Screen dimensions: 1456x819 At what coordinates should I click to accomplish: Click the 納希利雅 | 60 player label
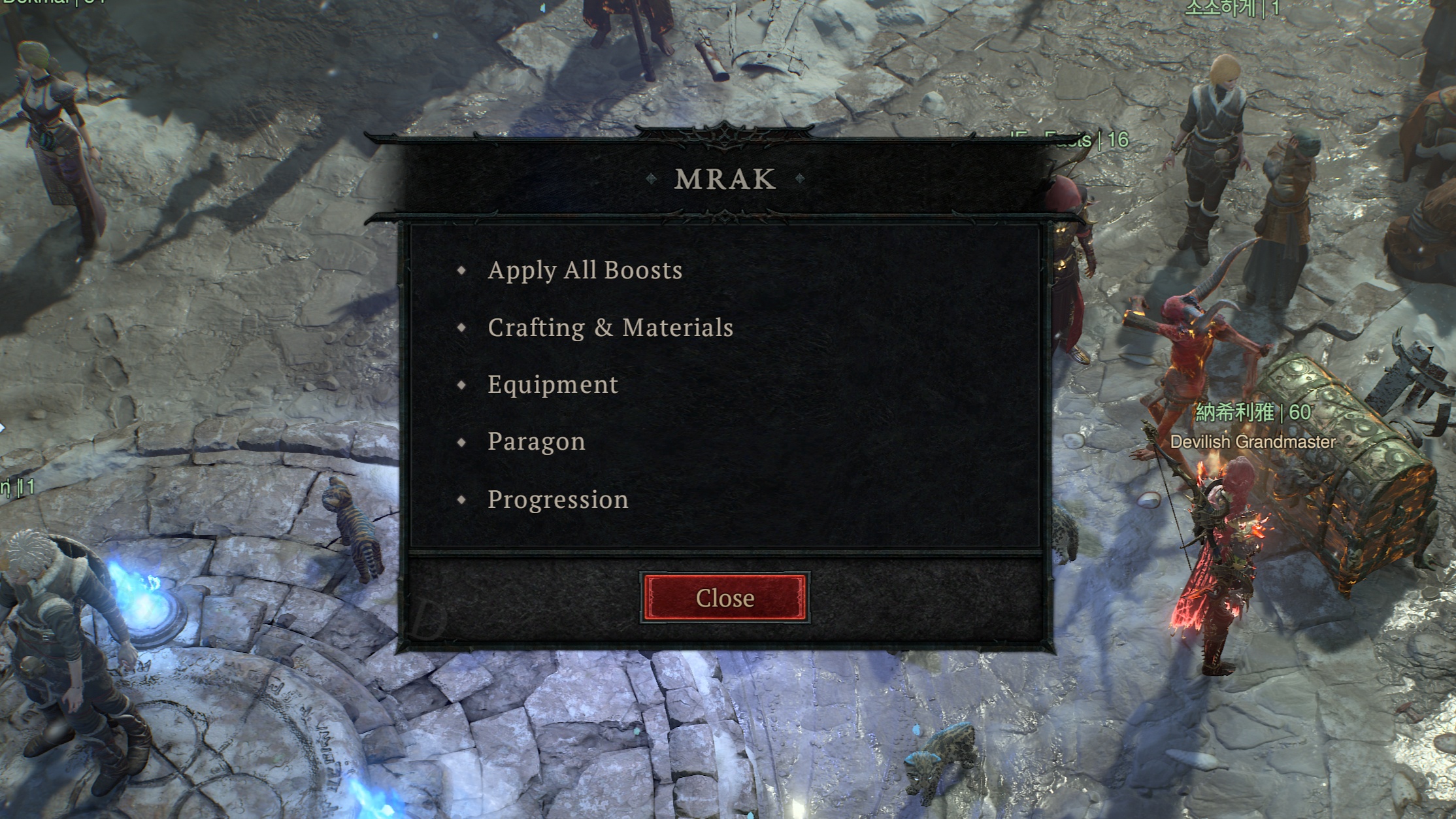[x=1255, y=412]
